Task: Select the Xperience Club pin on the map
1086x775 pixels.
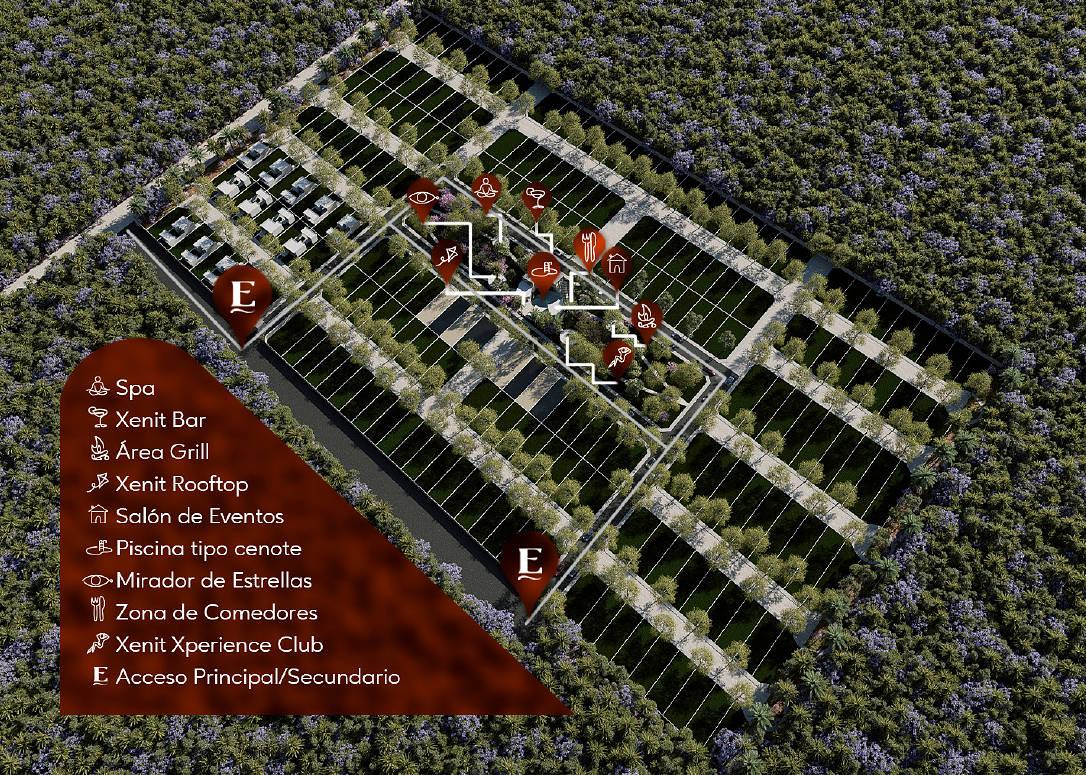Action: [618, 357]
